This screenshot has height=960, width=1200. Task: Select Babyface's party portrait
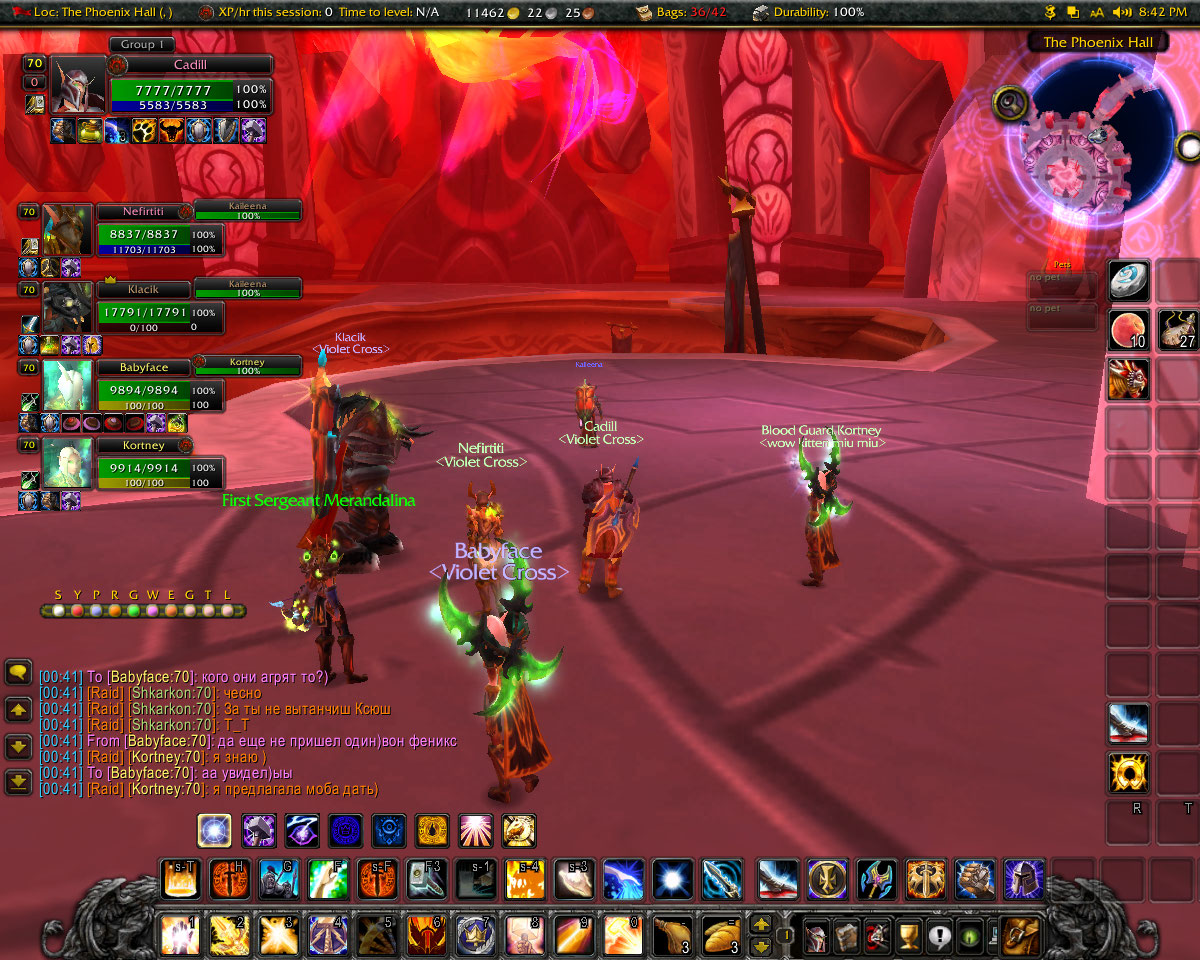tap(67, 386)
